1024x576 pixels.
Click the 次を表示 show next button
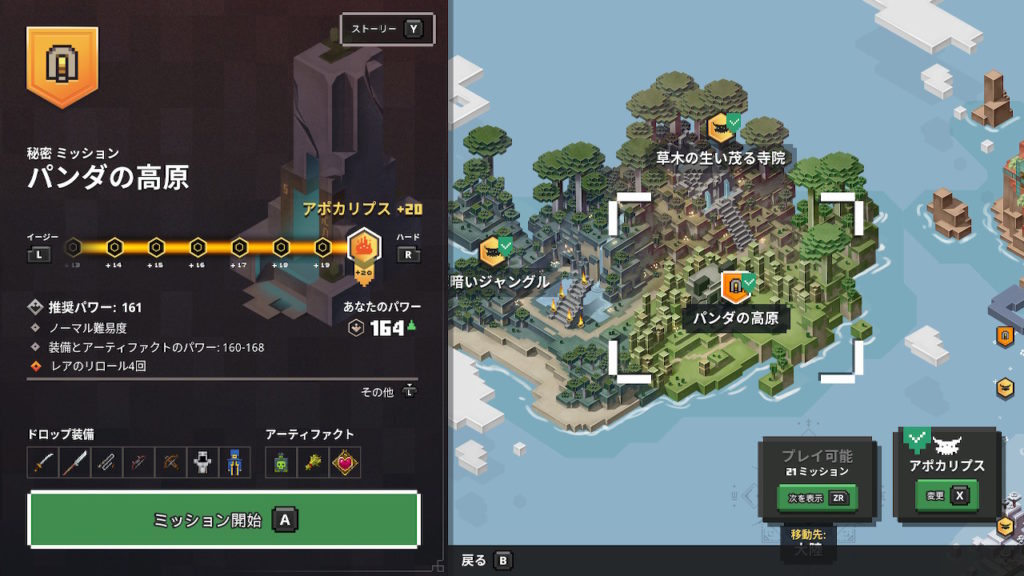click(818, 497)
